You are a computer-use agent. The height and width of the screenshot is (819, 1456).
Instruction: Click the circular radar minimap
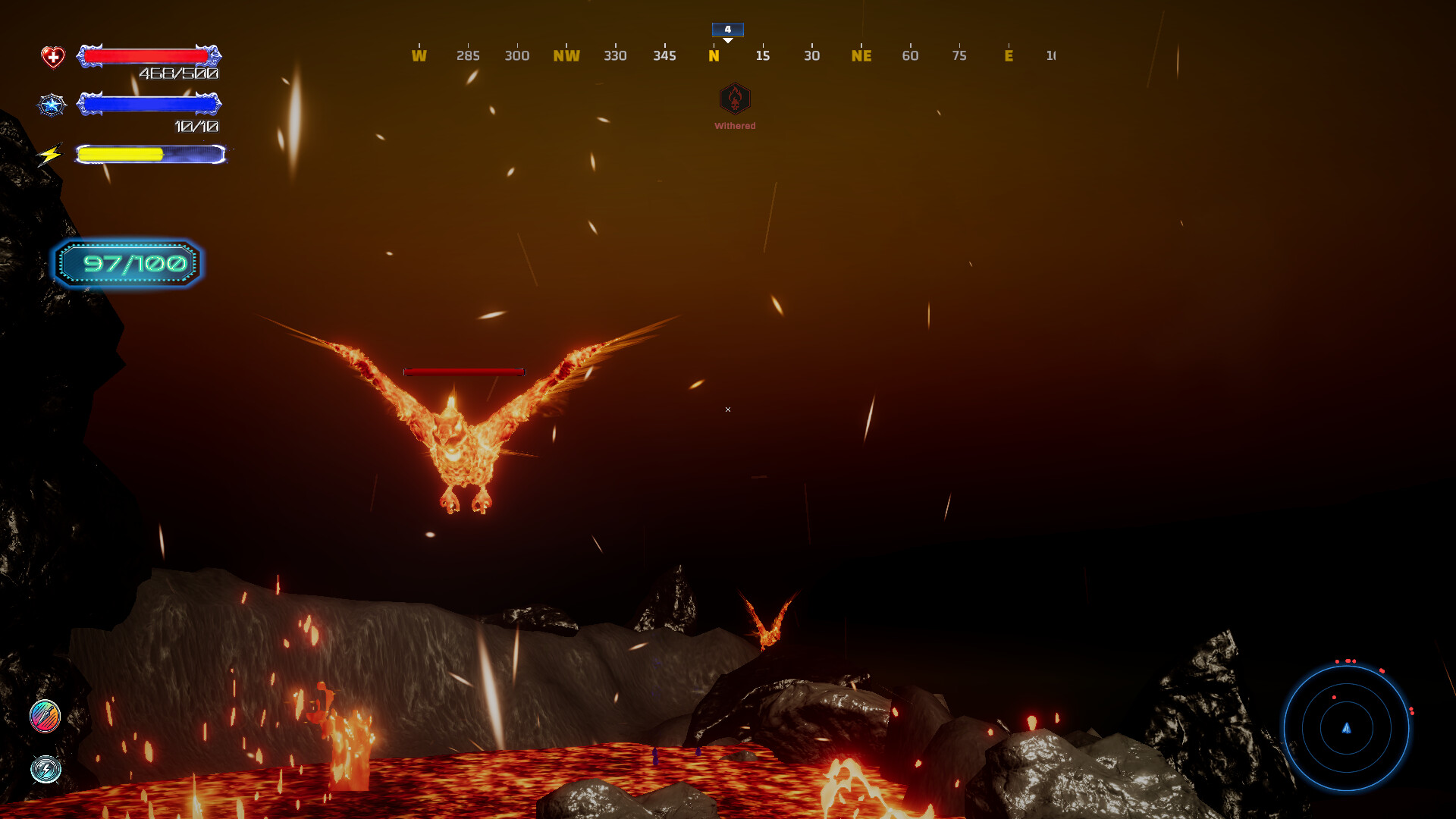pos(1346,728)
